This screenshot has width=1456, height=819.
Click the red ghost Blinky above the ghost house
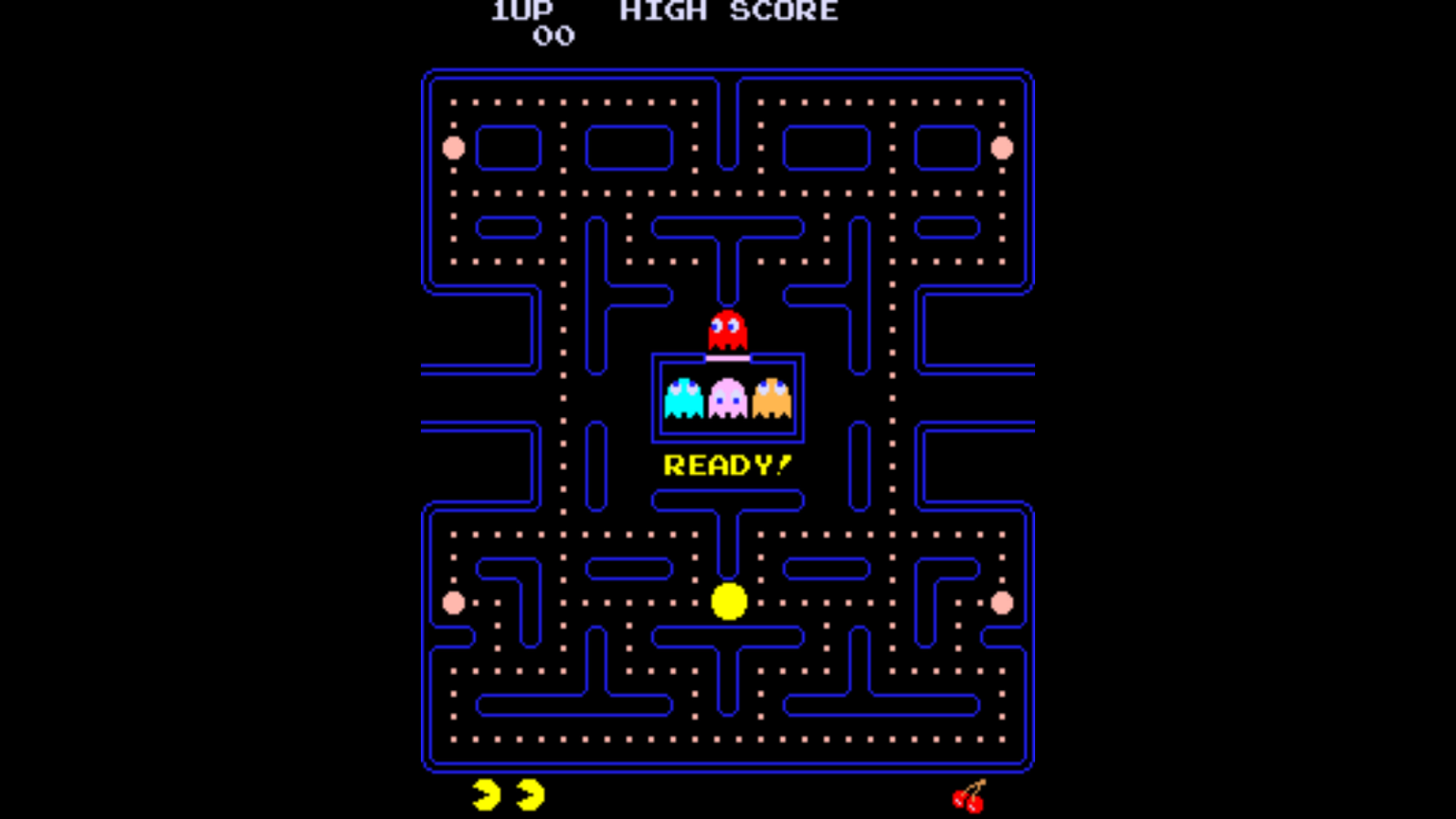[x=726, y=327]
